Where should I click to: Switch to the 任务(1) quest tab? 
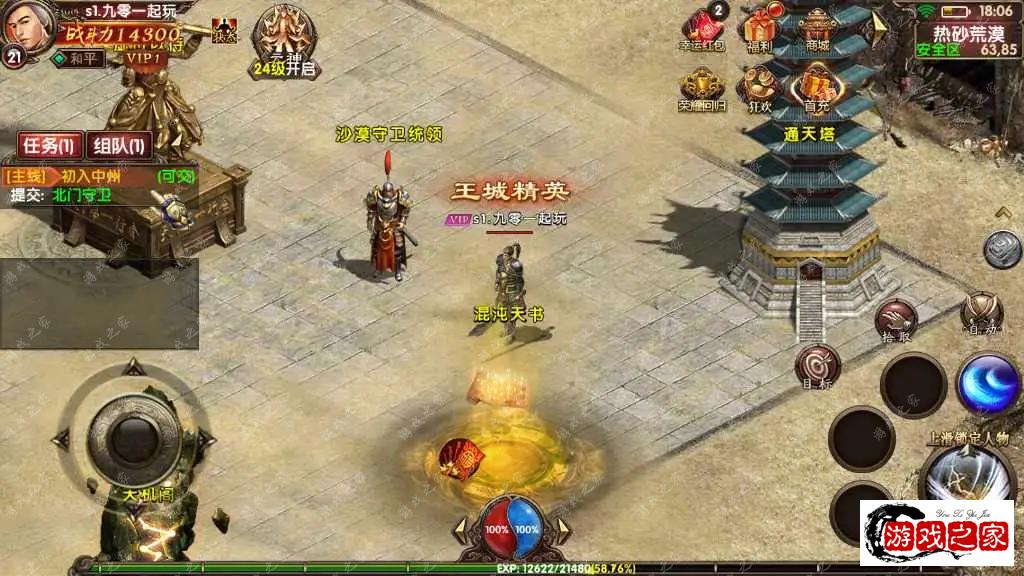coord(49,146)
